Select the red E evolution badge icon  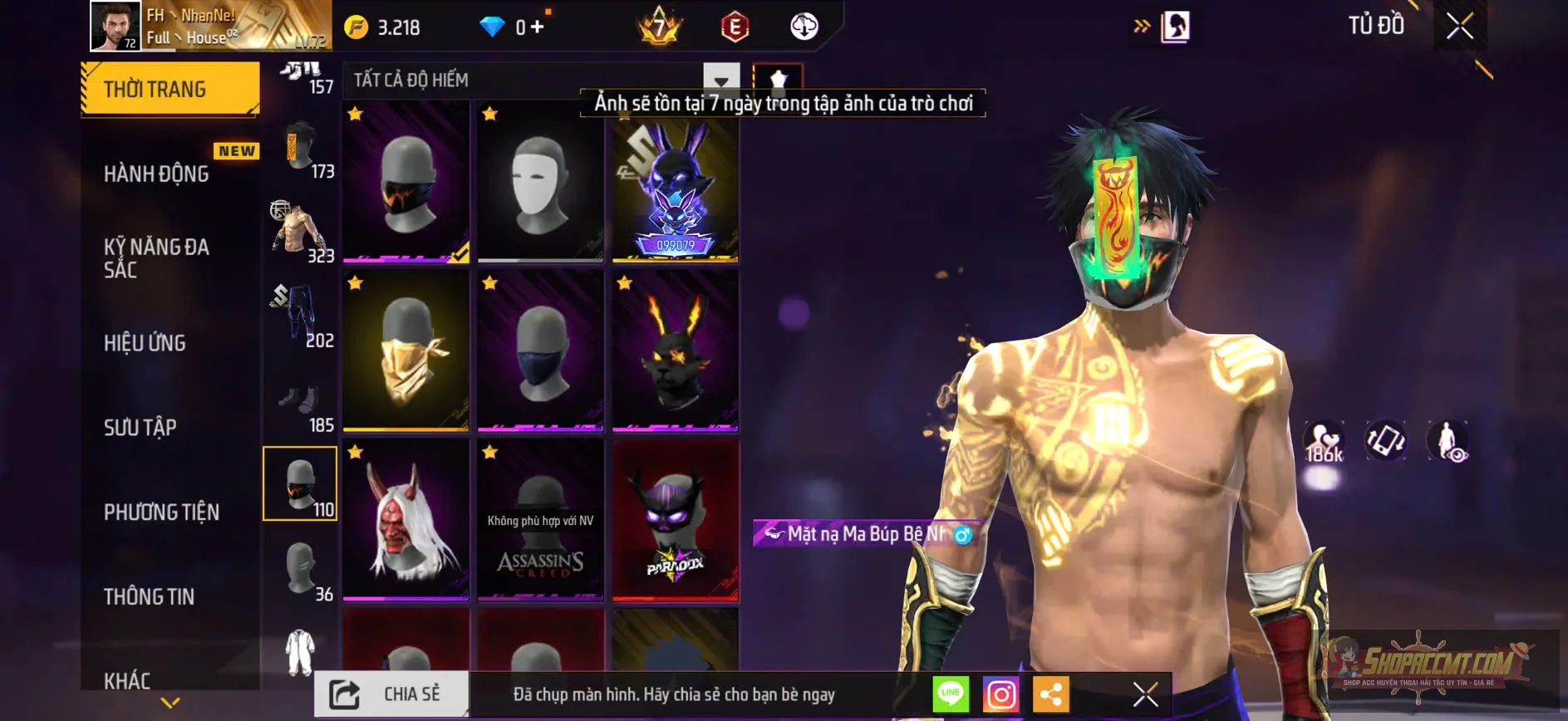[x=735, y=27]
